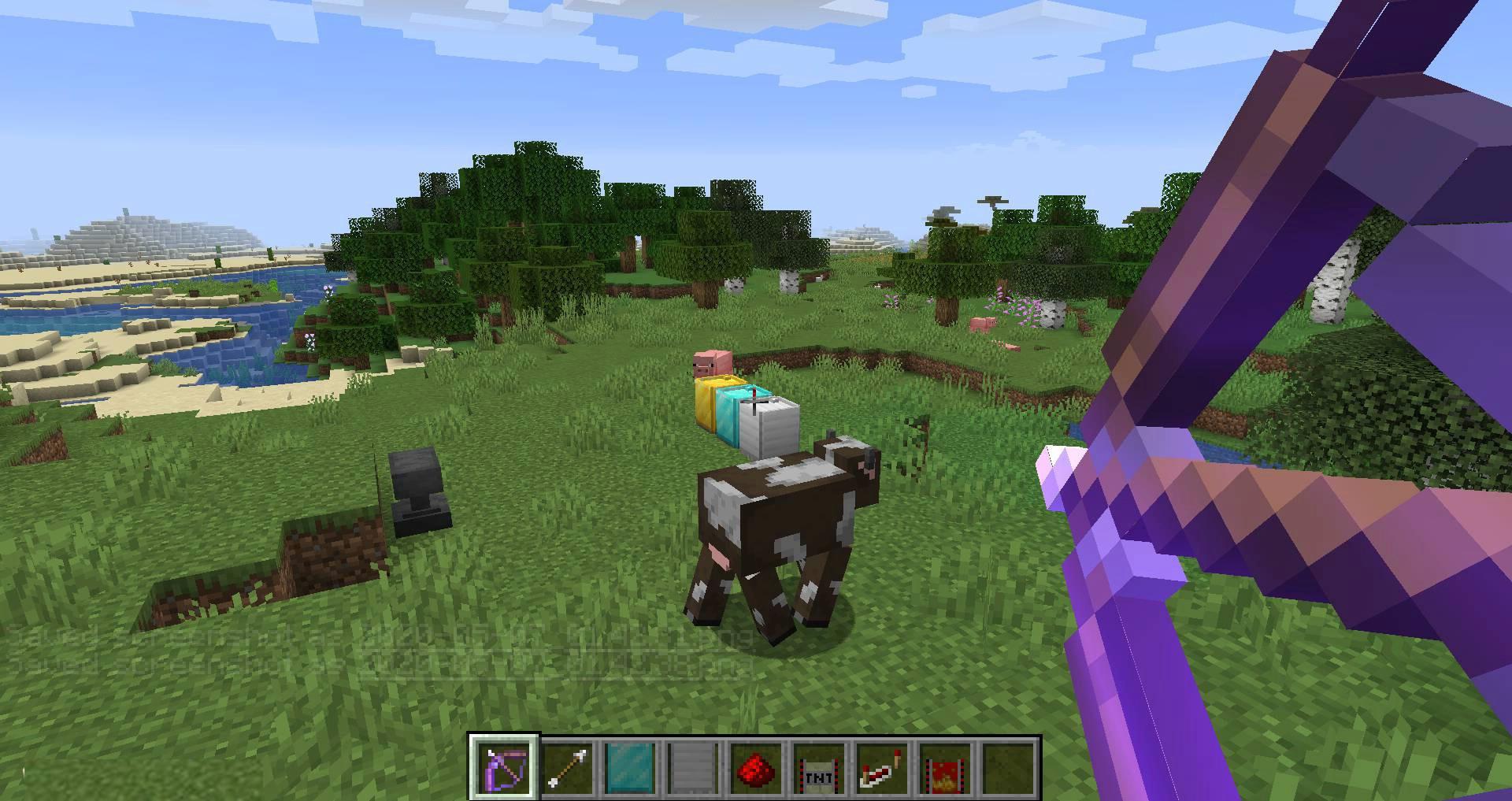Select the enchanted purple bow slot

504,768
